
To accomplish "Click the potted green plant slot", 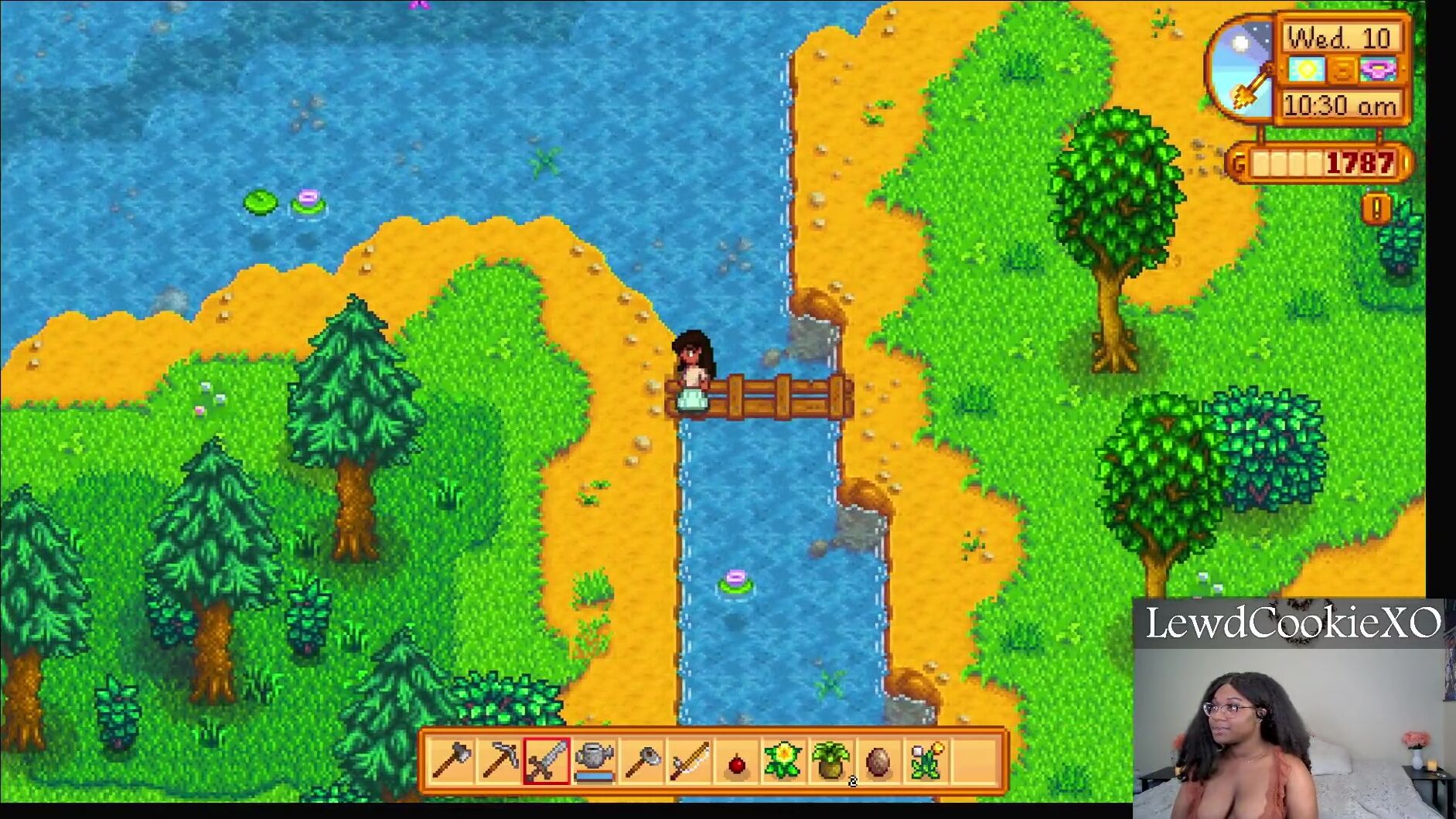I will point(831,760).
